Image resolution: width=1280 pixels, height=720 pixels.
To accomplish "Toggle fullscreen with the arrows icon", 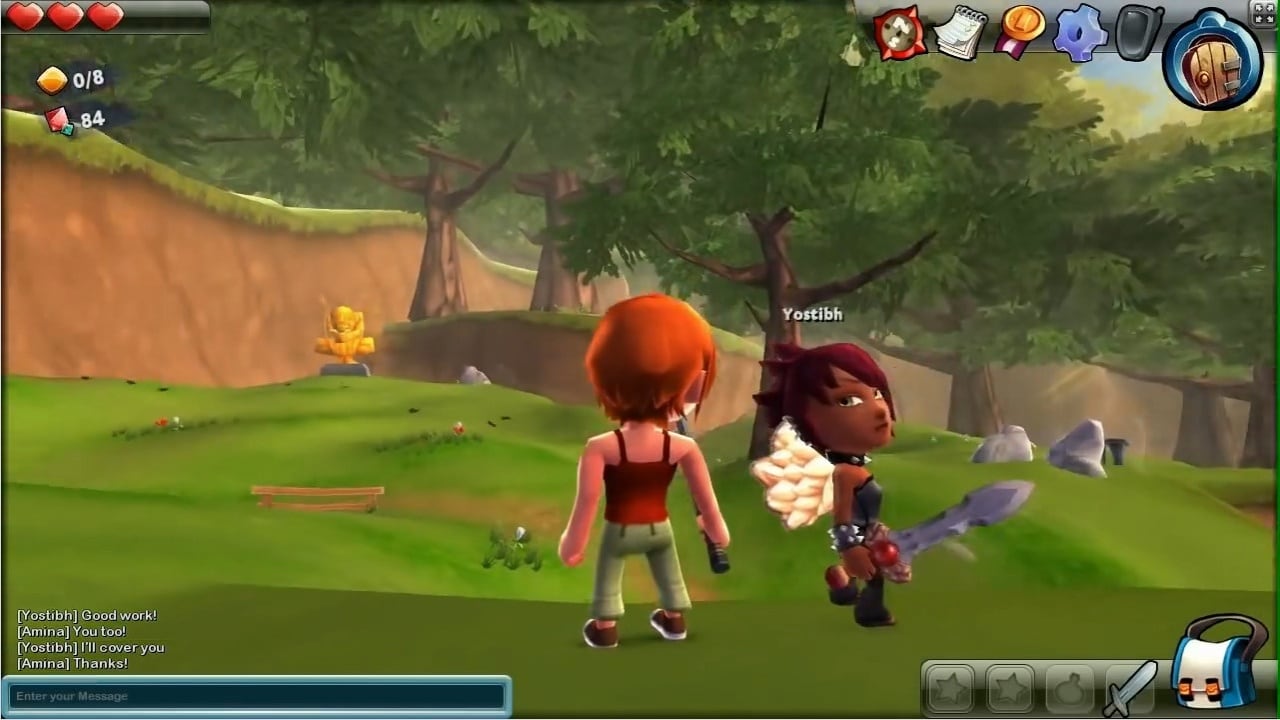I will point(1263,12).
